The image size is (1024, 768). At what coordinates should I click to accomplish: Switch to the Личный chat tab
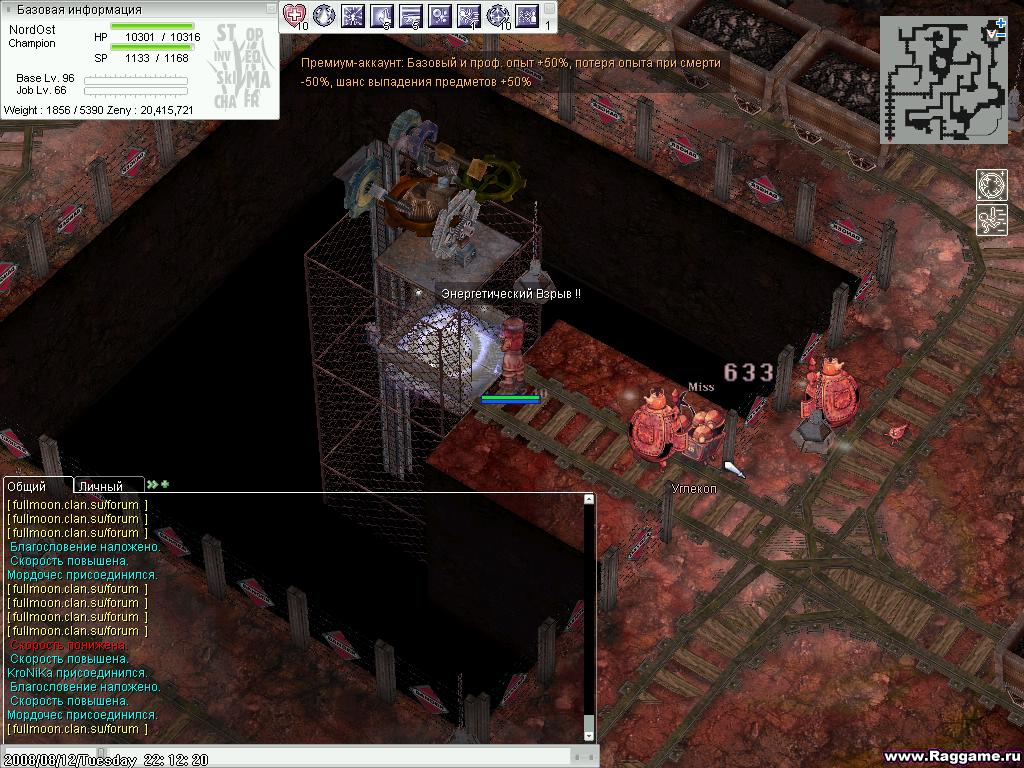[108, 486]
